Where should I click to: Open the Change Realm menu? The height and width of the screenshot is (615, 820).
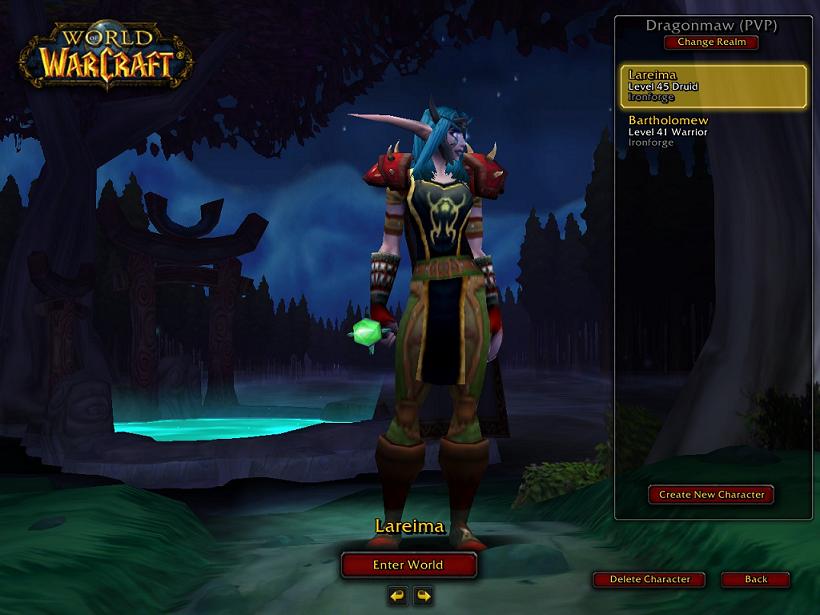point(710,42)
